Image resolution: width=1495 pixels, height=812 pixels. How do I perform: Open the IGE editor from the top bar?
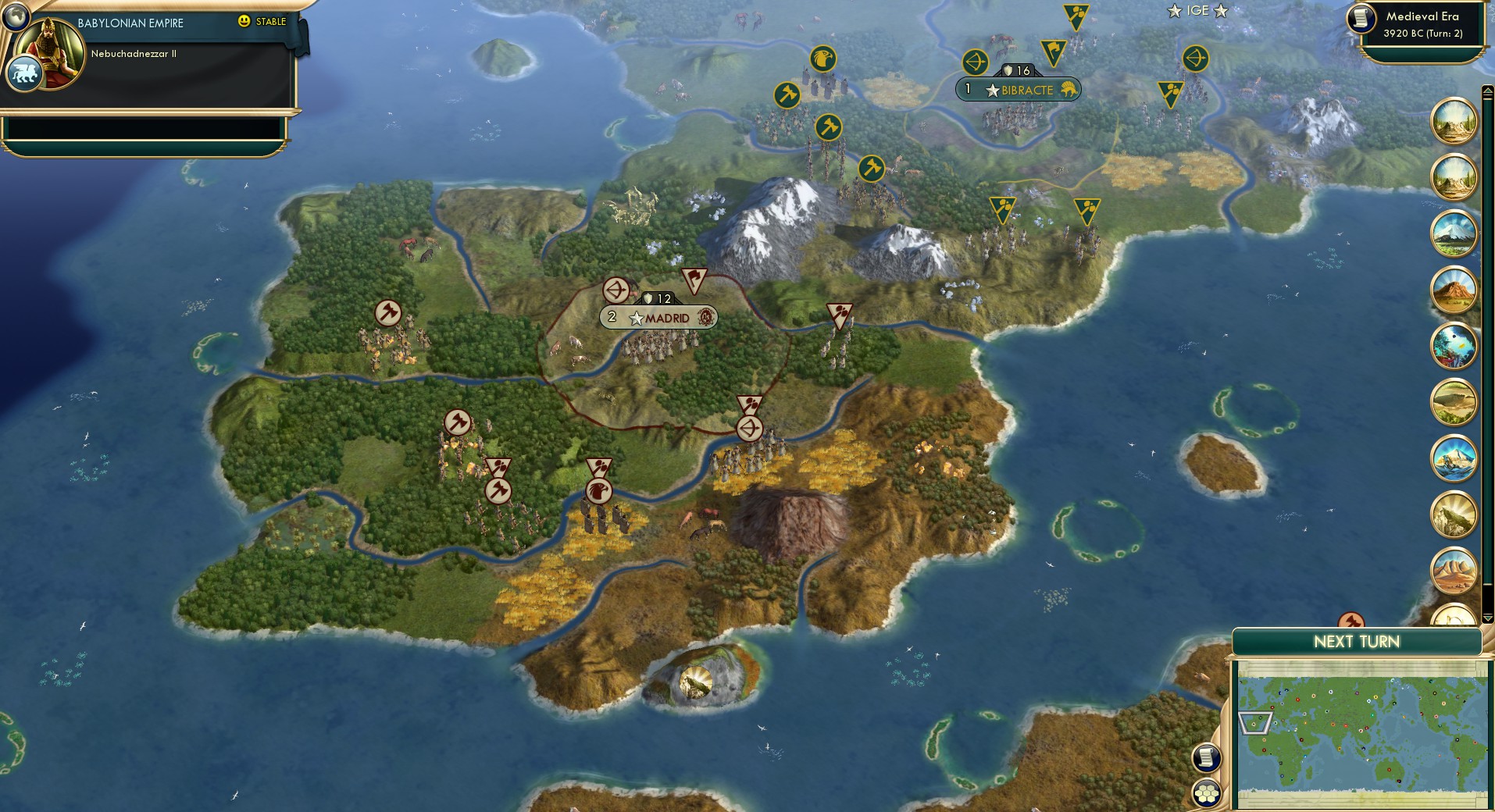1200,11
